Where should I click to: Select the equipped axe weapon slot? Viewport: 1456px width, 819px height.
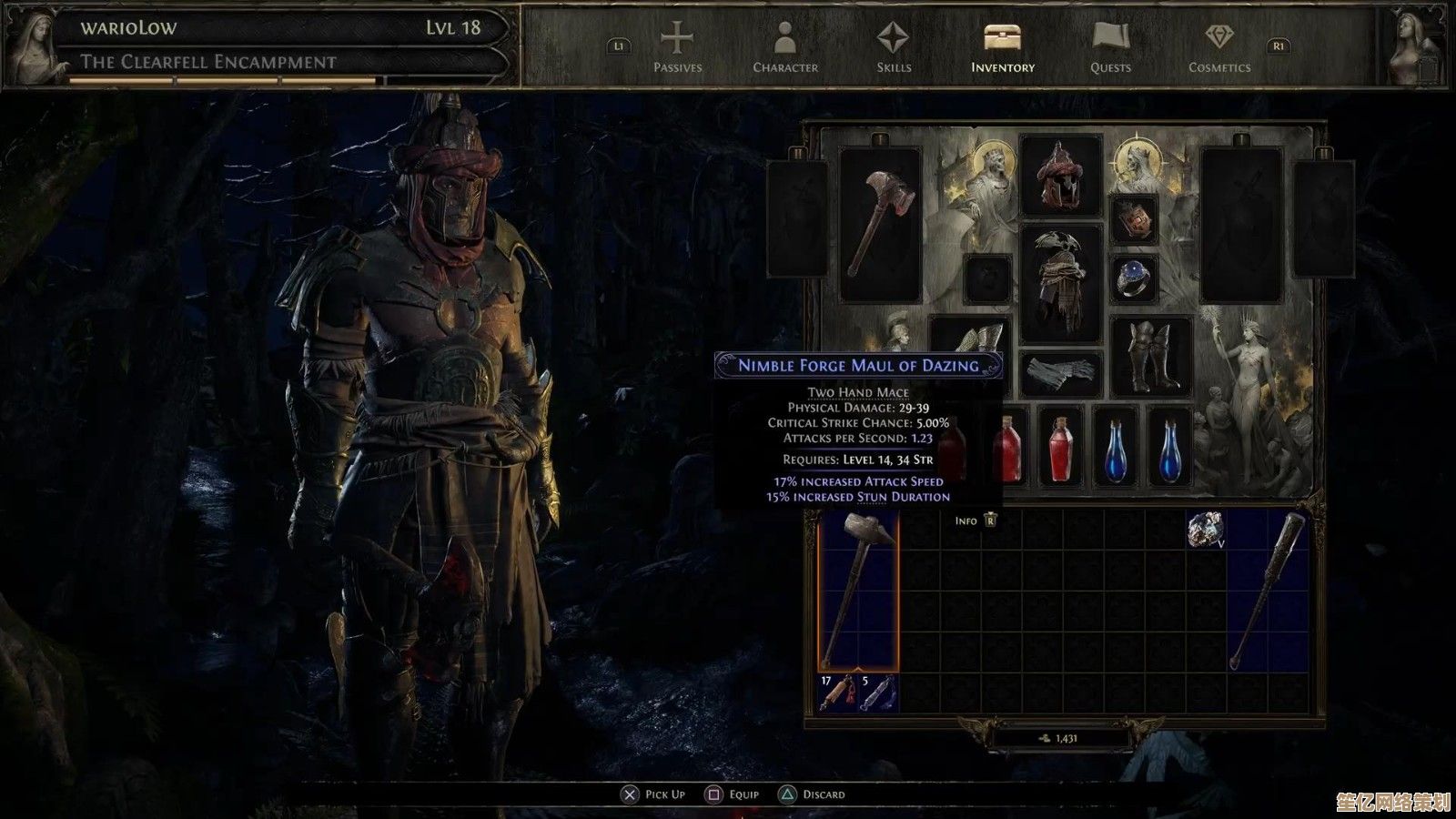coord(880,224)
